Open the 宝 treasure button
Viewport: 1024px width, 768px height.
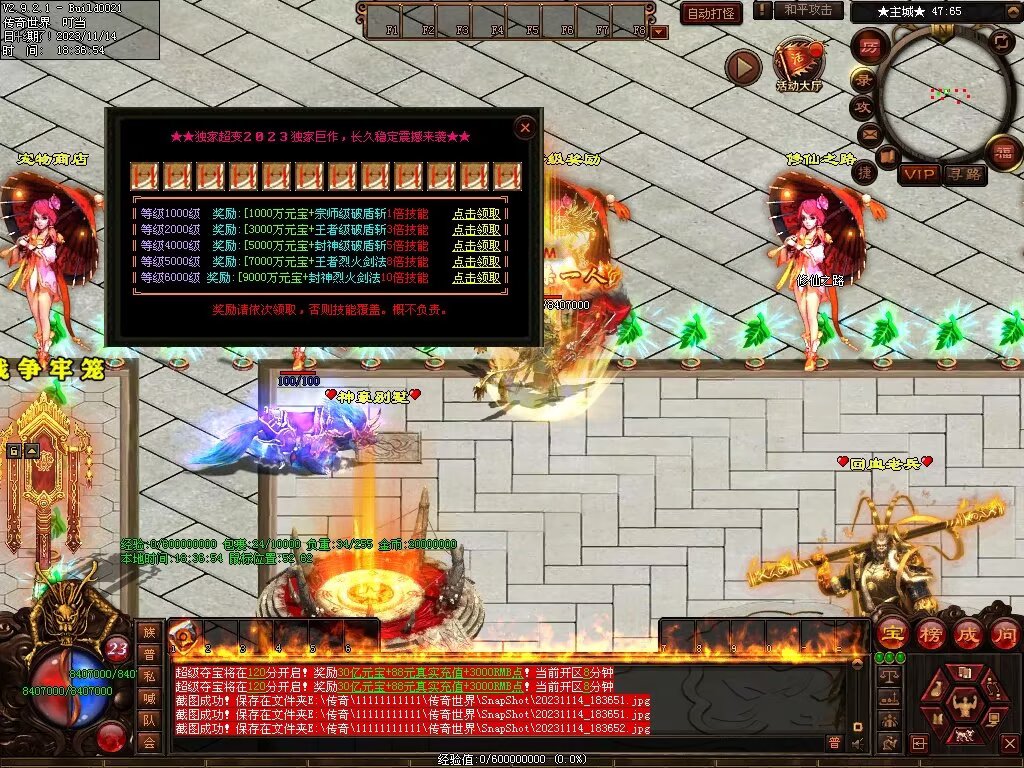[891, 634]
